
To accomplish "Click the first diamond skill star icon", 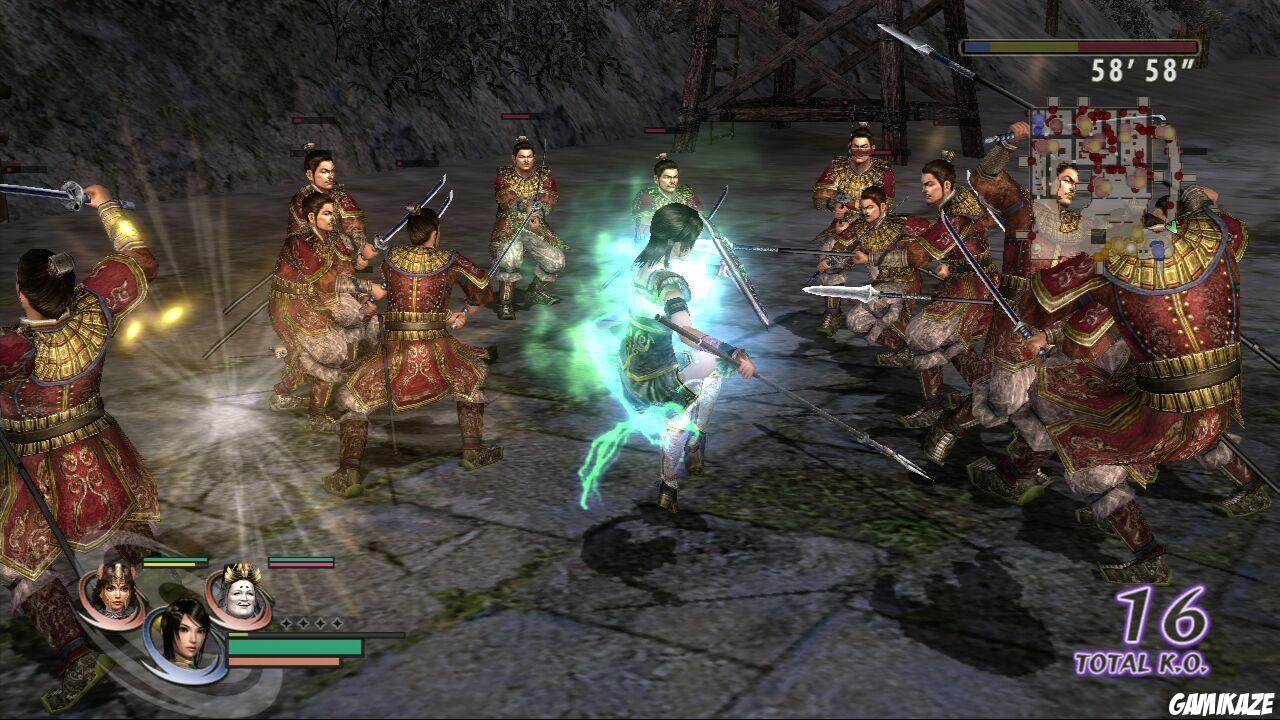I will click(286, 623).
